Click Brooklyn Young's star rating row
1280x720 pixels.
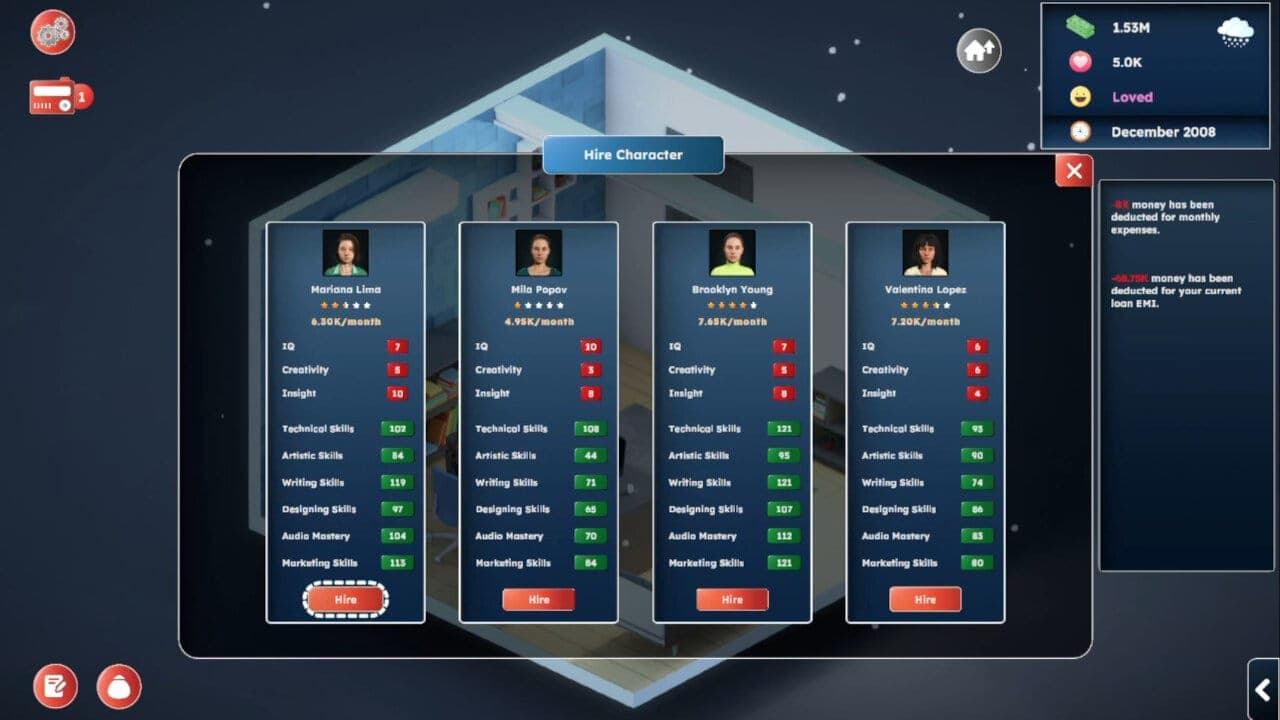(x=731, y=303)
